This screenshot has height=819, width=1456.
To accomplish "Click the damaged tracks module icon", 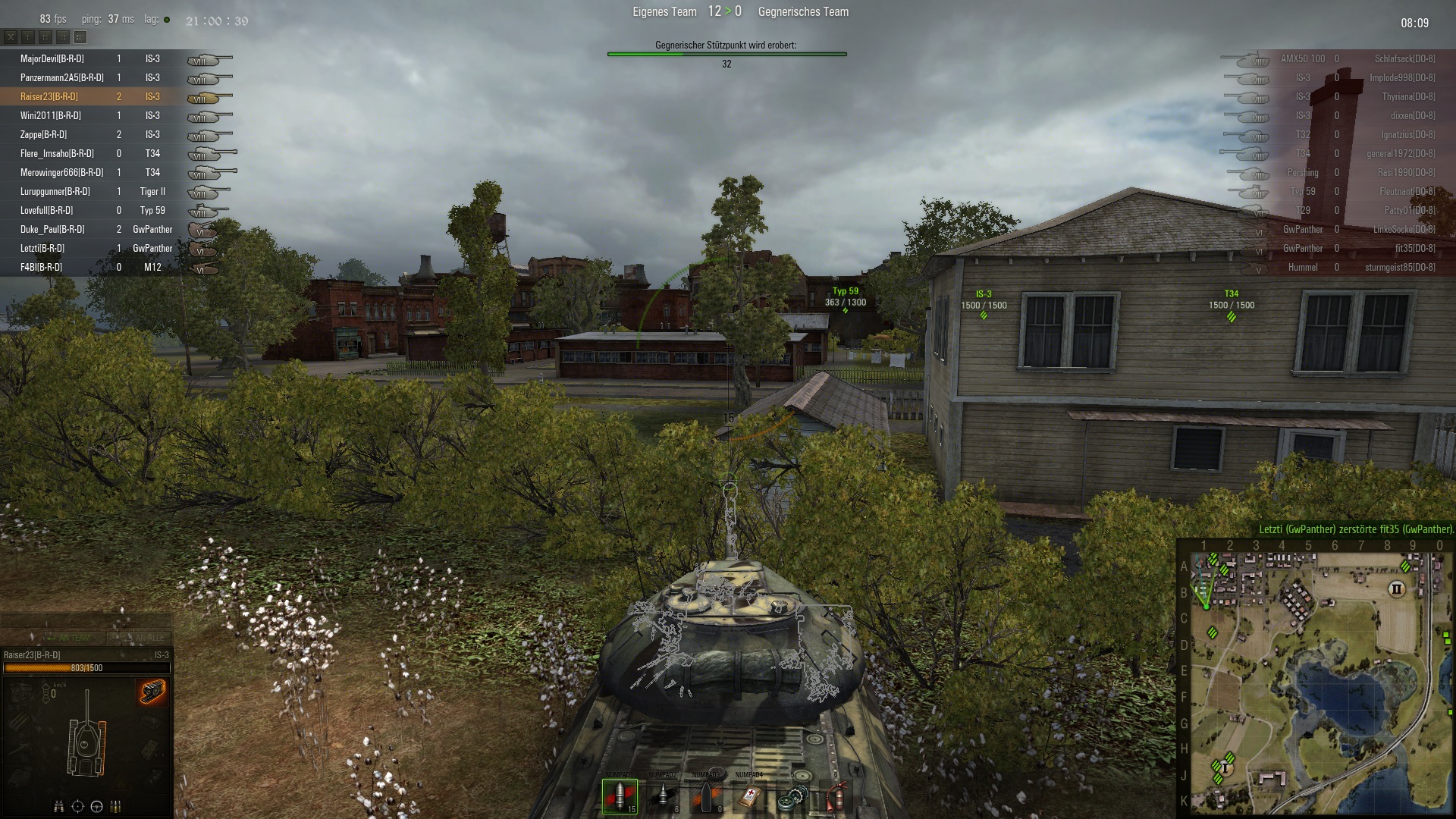I will click(x=152, y=692).
